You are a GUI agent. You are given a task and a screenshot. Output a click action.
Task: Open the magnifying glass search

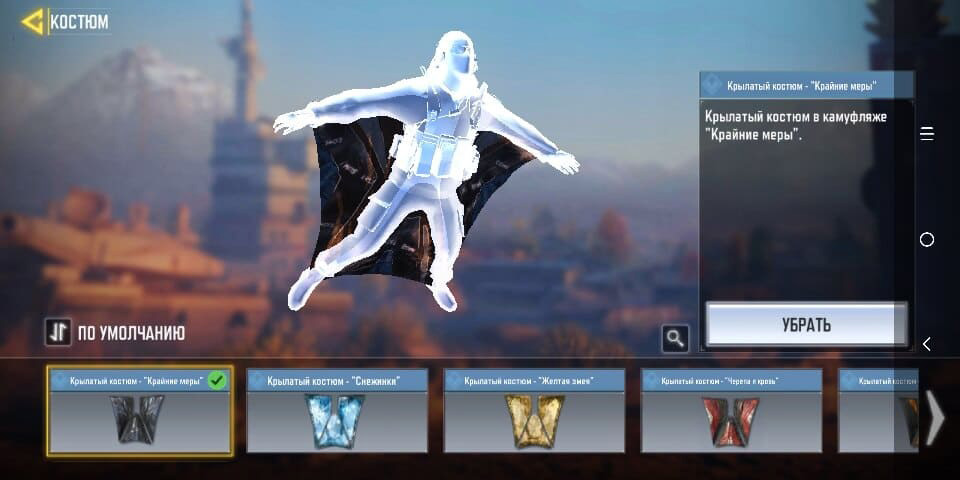click(x=675, y=339)
